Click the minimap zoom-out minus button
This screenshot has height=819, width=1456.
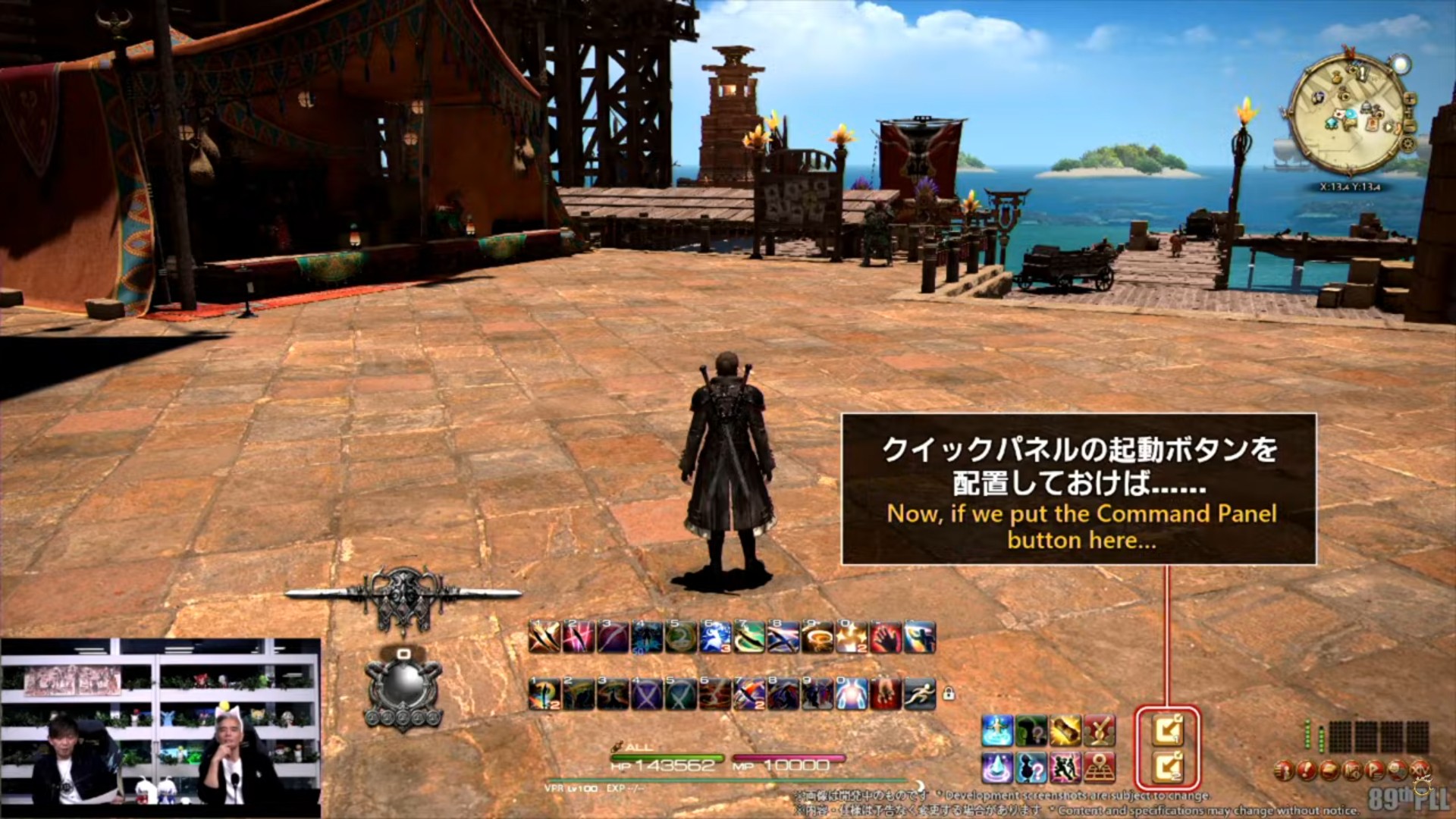tap(1410, 126)
